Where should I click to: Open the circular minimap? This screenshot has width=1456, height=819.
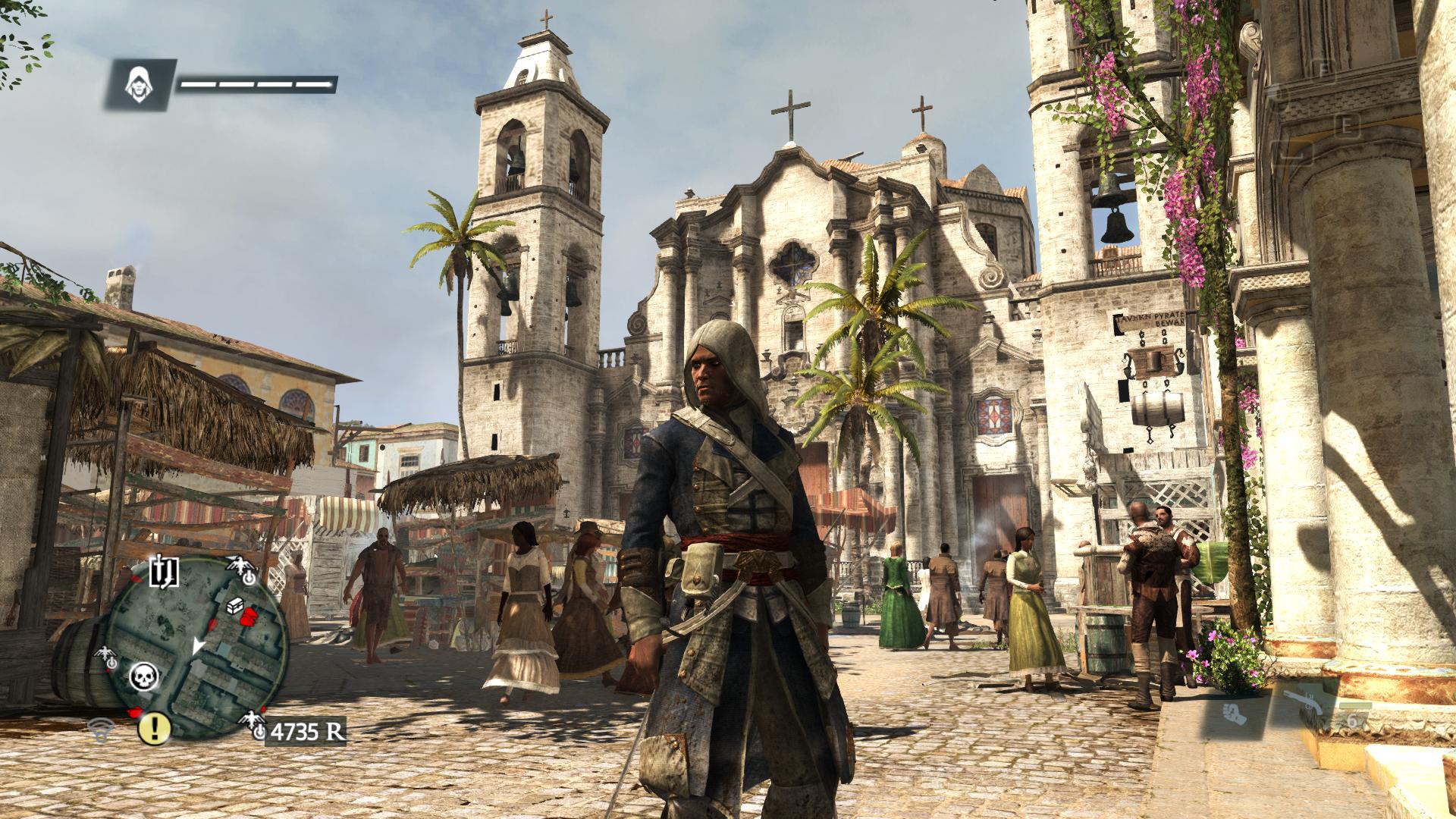196,647
